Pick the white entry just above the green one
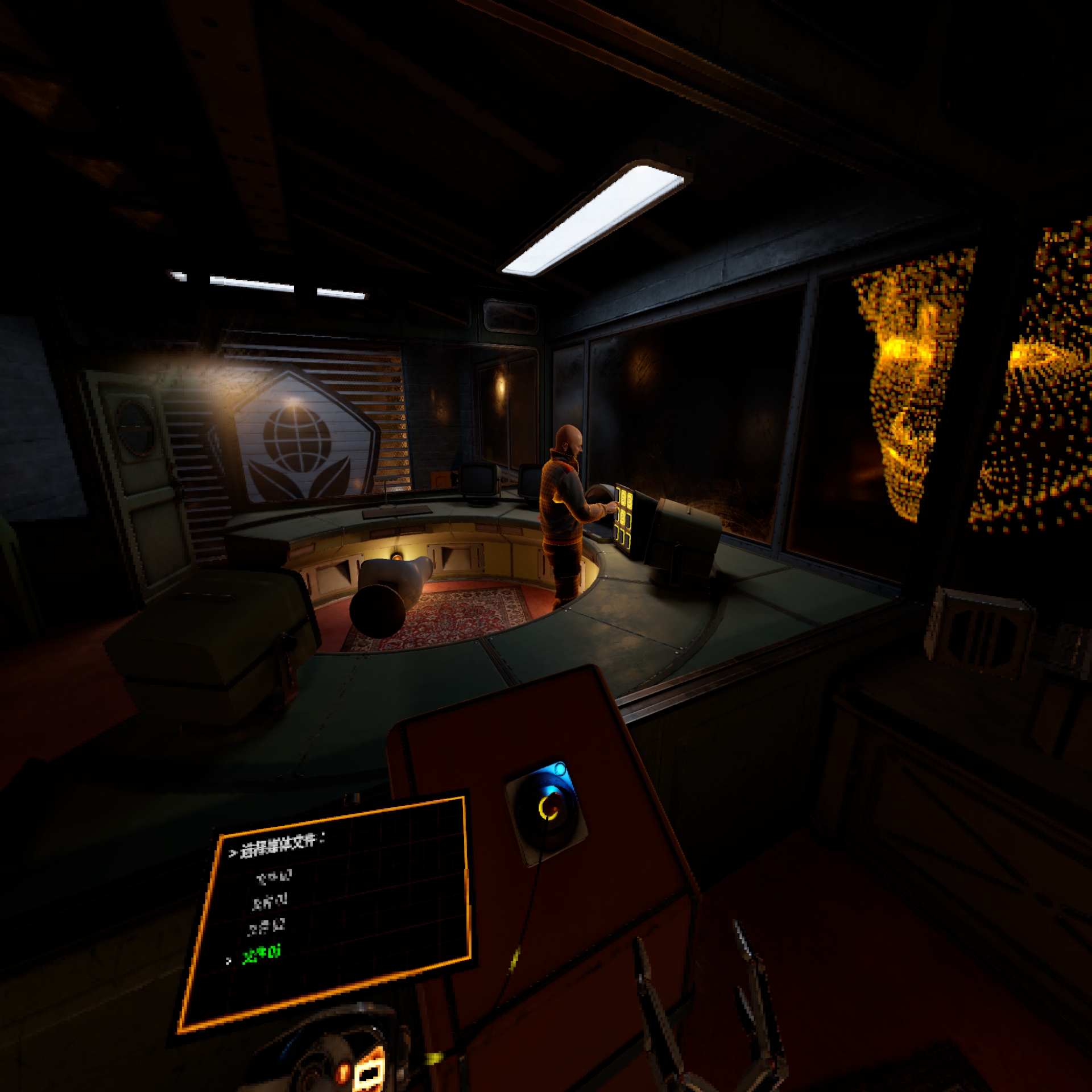Viewport: 1092px width, 1092px height. [x=266, y=927]
